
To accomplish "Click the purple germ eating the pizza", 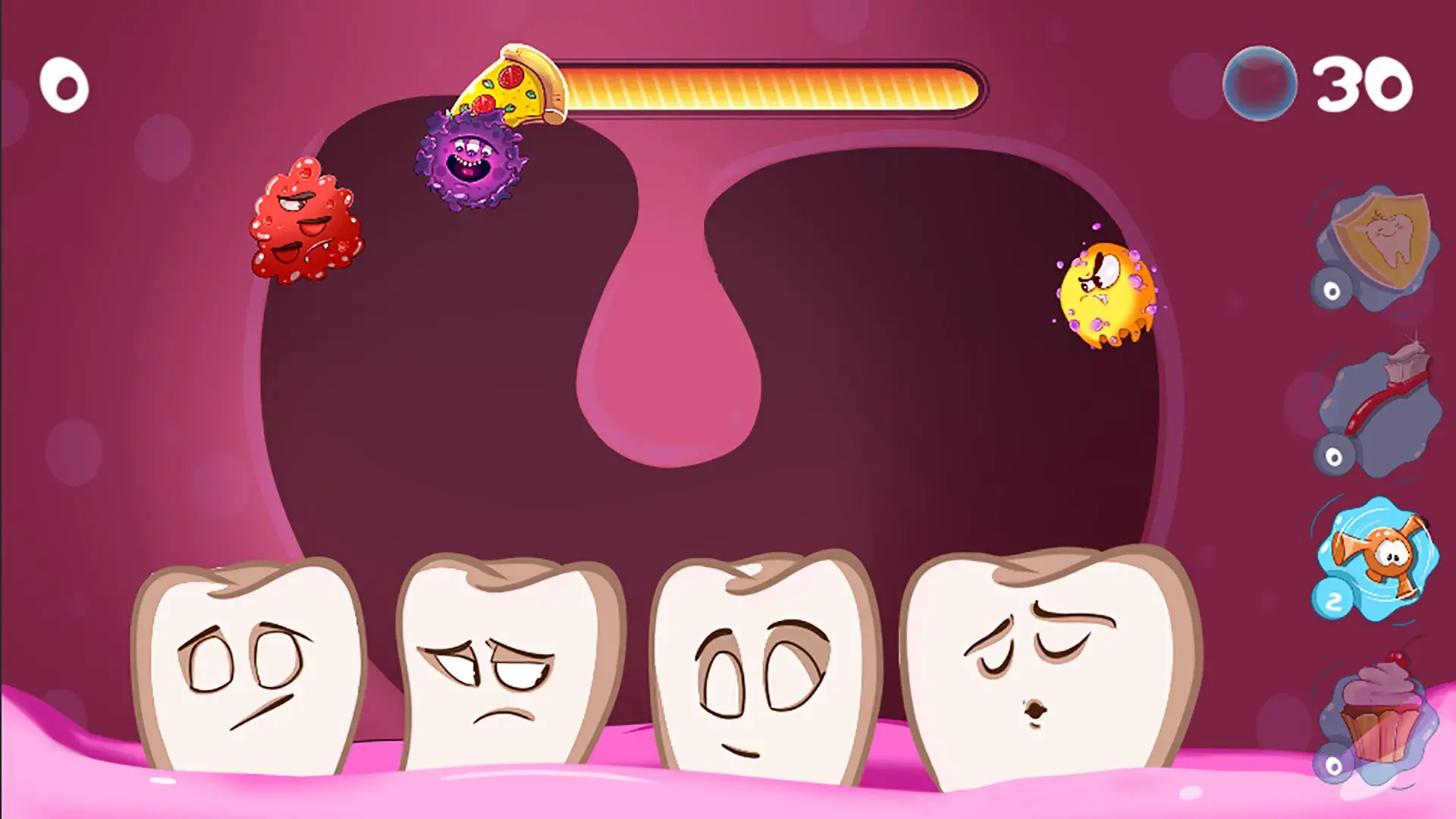I will coord(470,159).
